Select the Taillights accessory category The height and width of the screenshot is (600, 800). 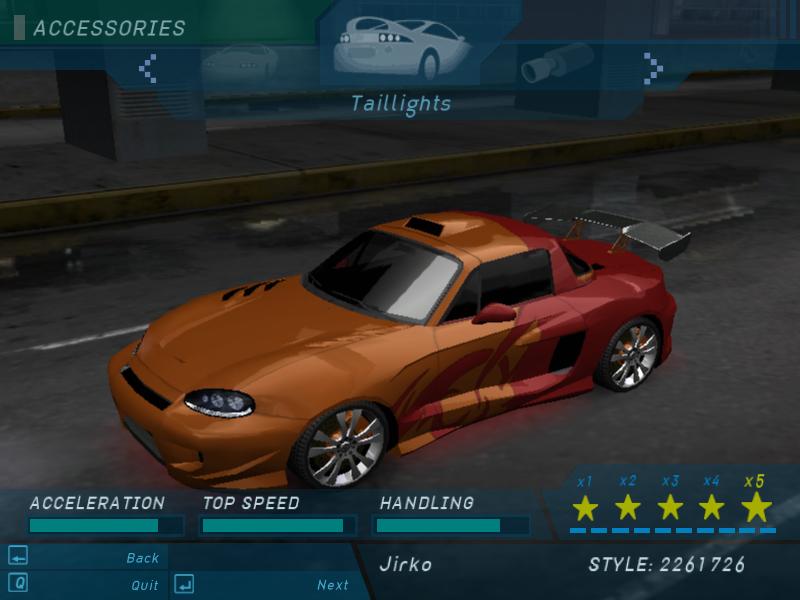tap(400, 47)
